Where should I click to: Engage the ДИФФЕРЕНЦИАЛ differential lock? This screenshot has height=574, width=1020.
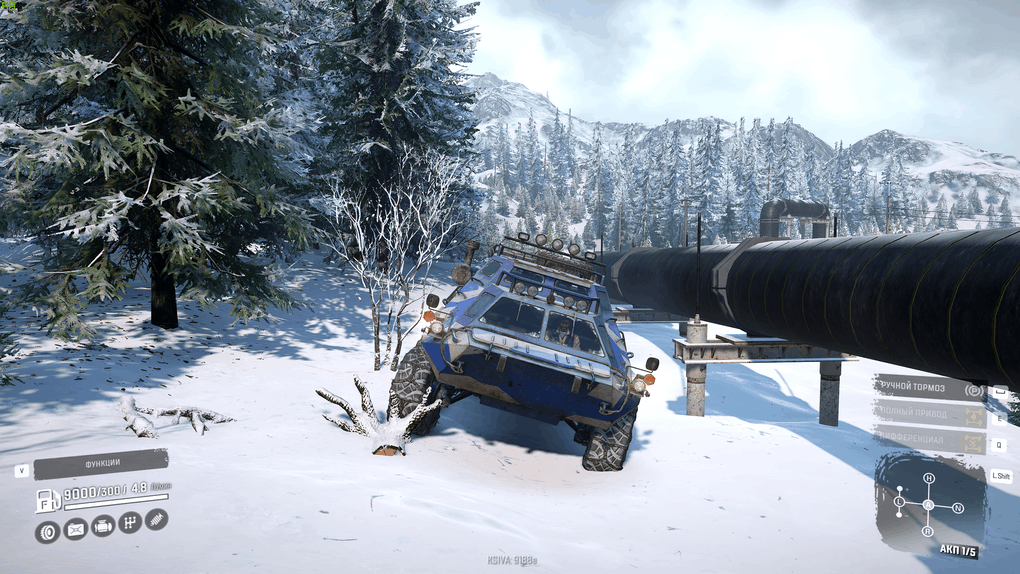(930, 440)
